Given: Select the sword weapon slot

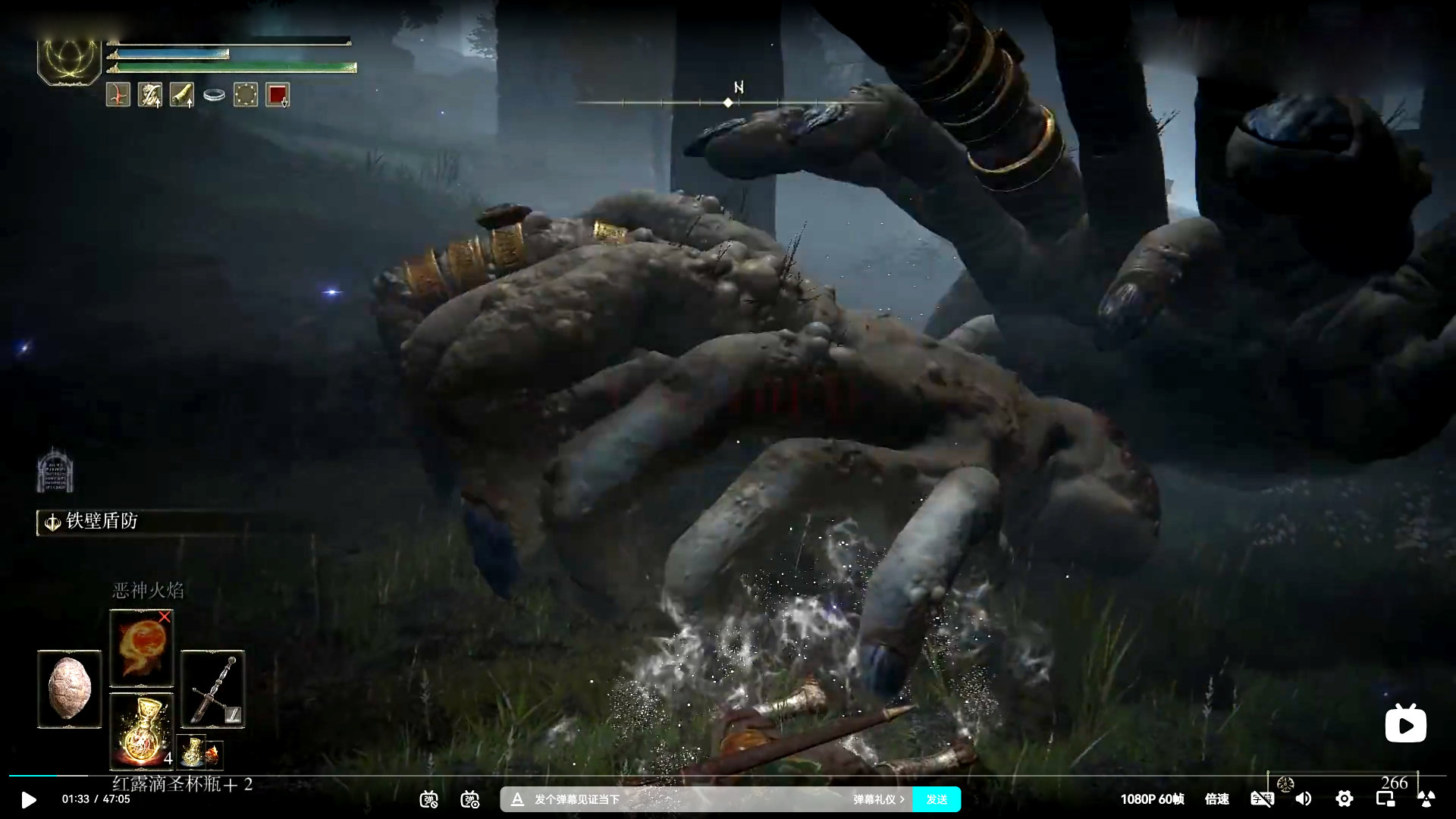Looking at the screenshot, I should [213, 689].
